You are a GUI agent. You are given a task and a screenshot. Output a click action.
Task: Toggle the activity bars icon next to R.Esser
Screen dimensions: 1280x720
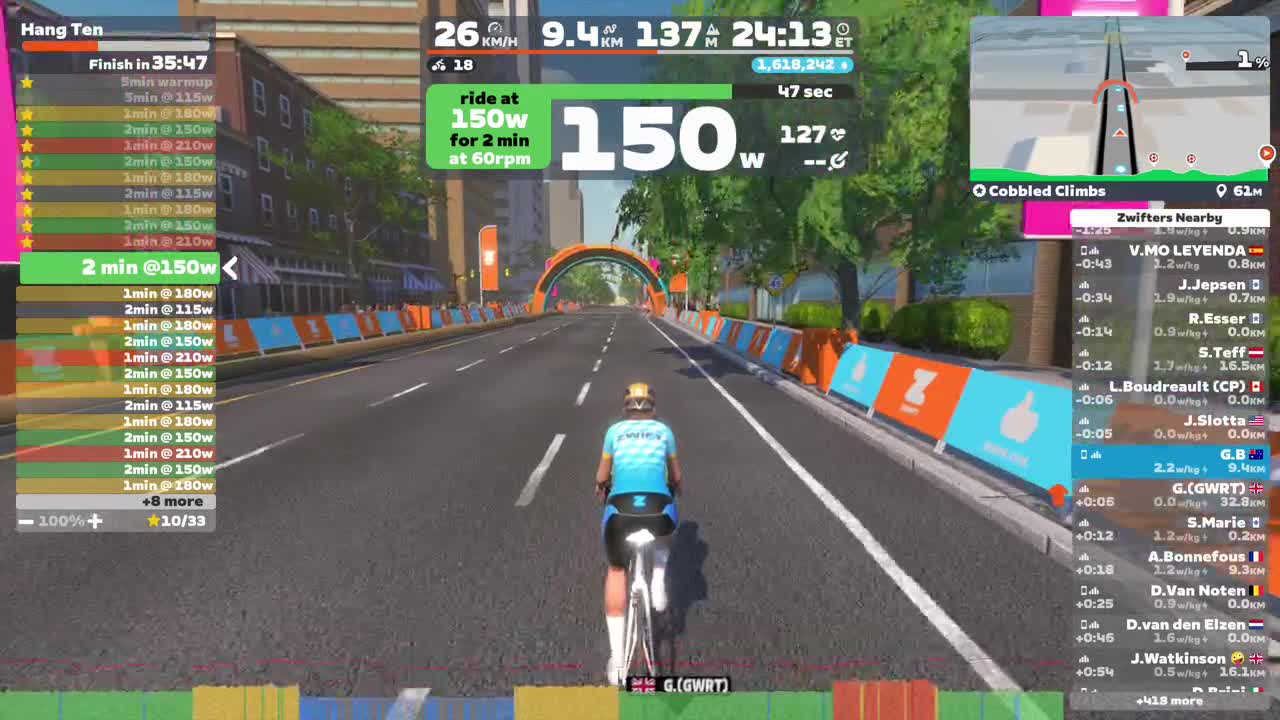[1082, 317]
